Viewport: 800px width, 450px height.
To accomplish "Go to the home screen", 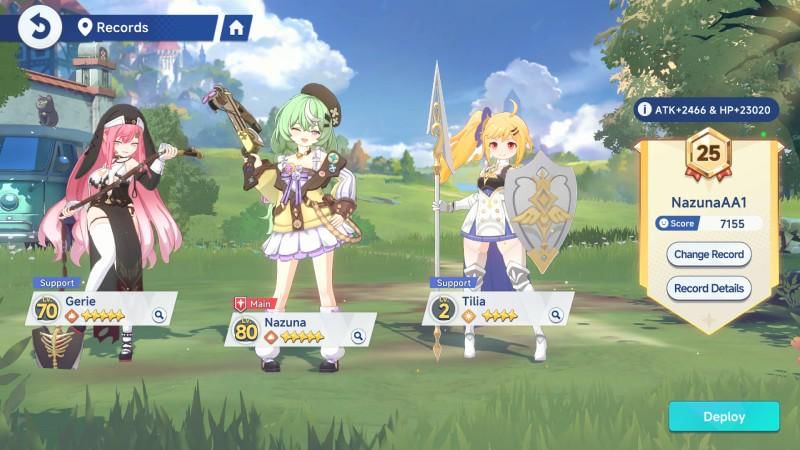I will coord(236,28).
